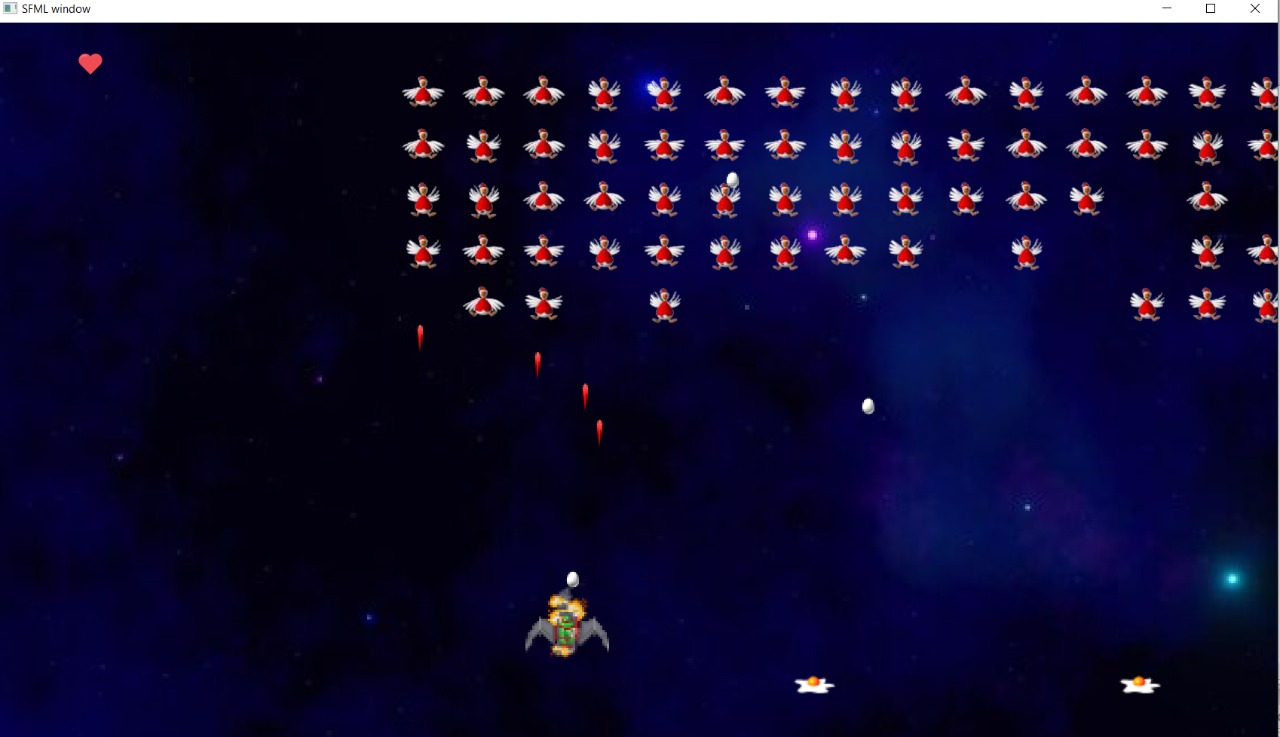Collect the drumstick pickup near the bottom center-right
Viewport: 1280px width, 737px height.
813,683
